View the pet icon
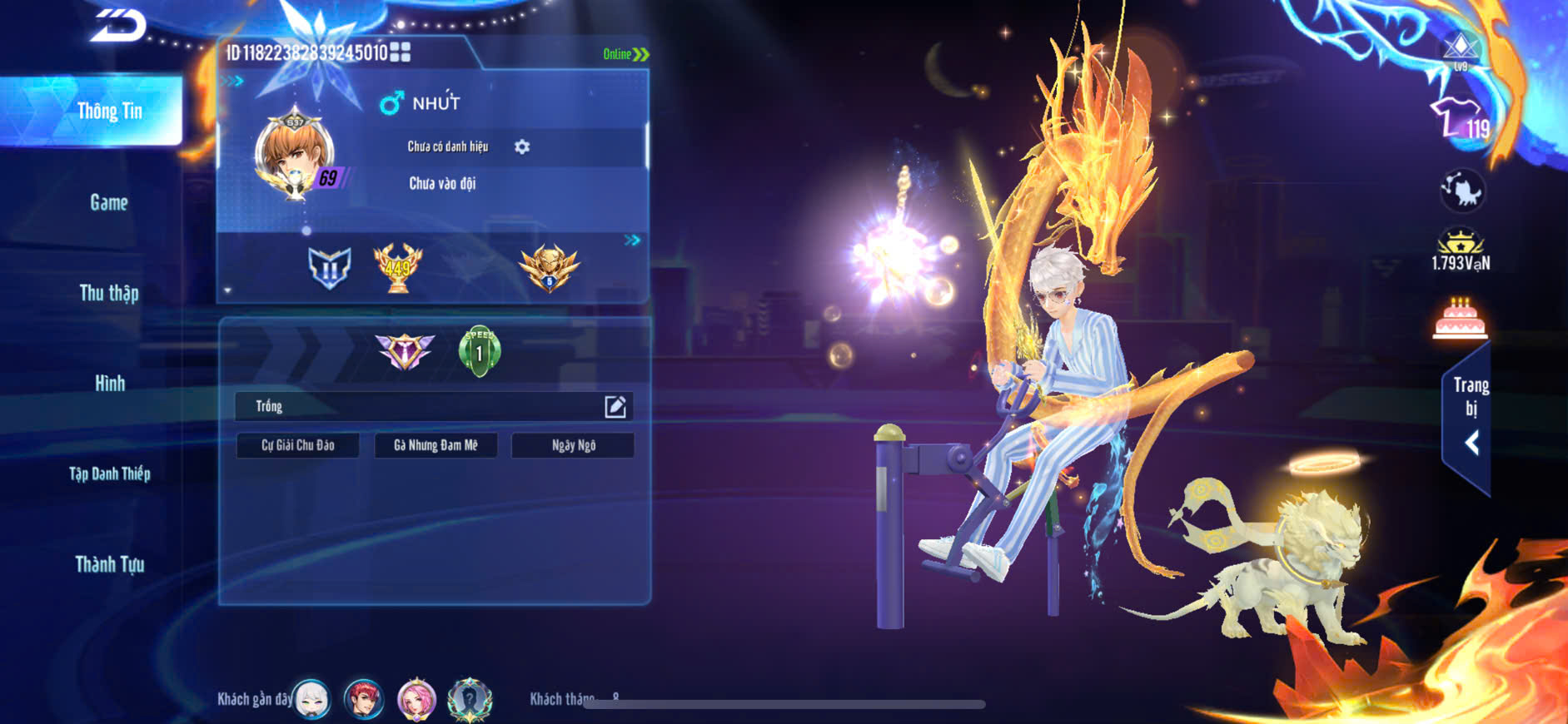 click(x=1461, y=191)
